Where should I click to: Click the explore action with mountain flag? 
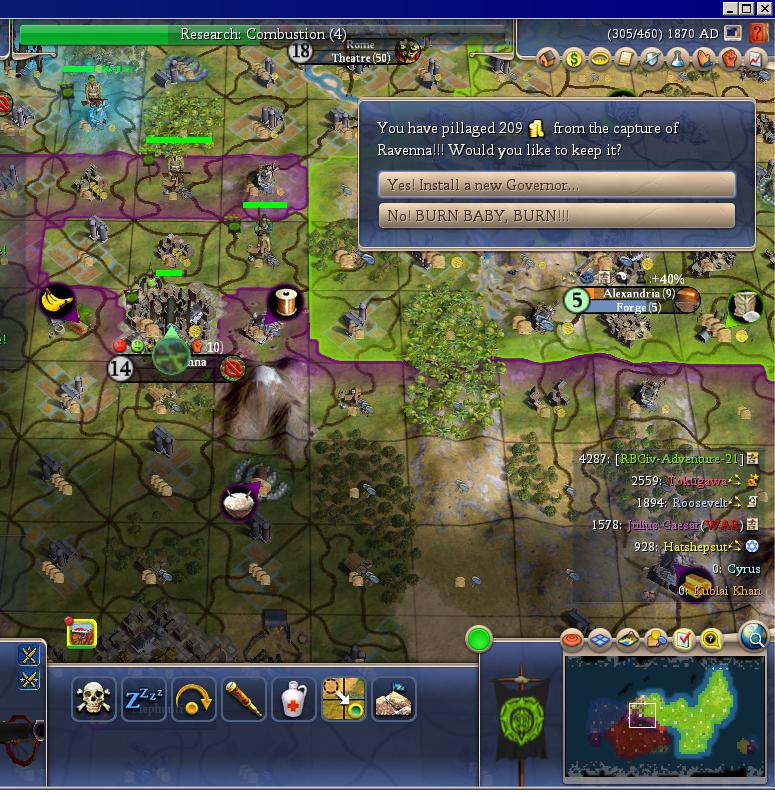click(x=393, y=699)
